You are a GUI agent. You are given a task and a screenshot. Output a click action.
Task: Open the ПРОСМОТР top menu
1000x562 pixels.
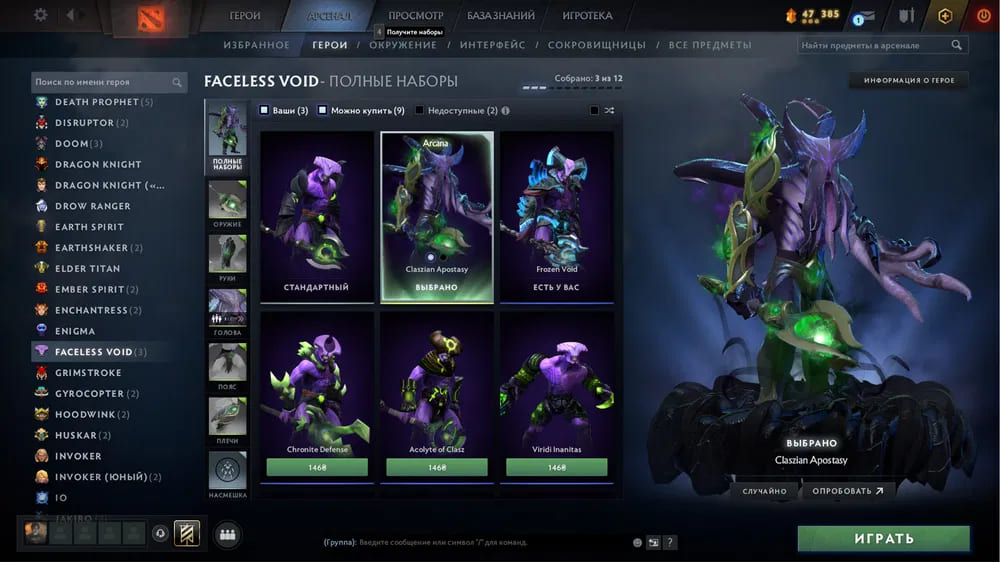tap(415, 16)
